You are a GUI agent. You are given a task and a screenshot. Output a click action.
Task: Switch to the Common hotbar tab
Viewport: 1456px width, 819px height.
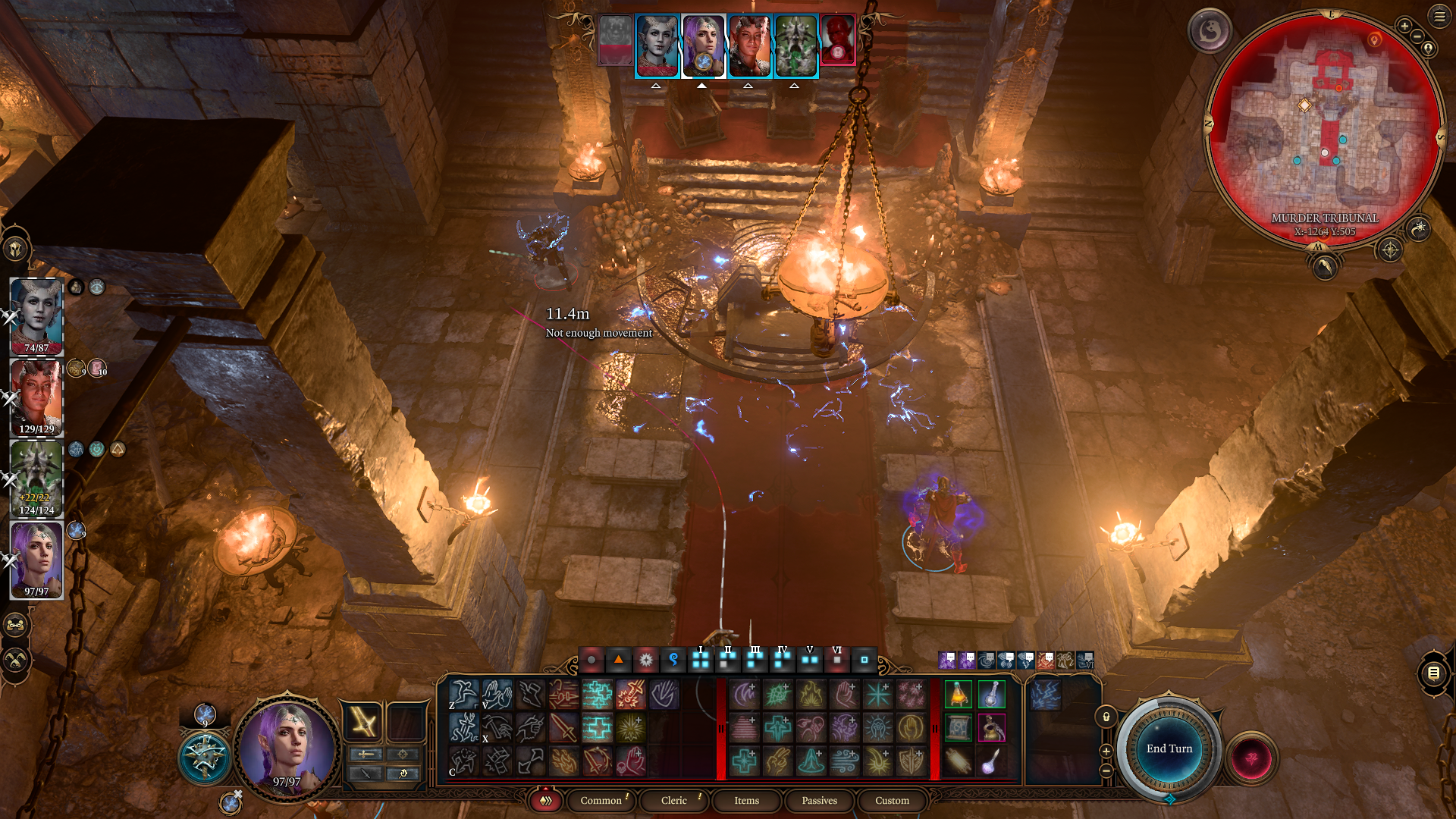(601, 801)
